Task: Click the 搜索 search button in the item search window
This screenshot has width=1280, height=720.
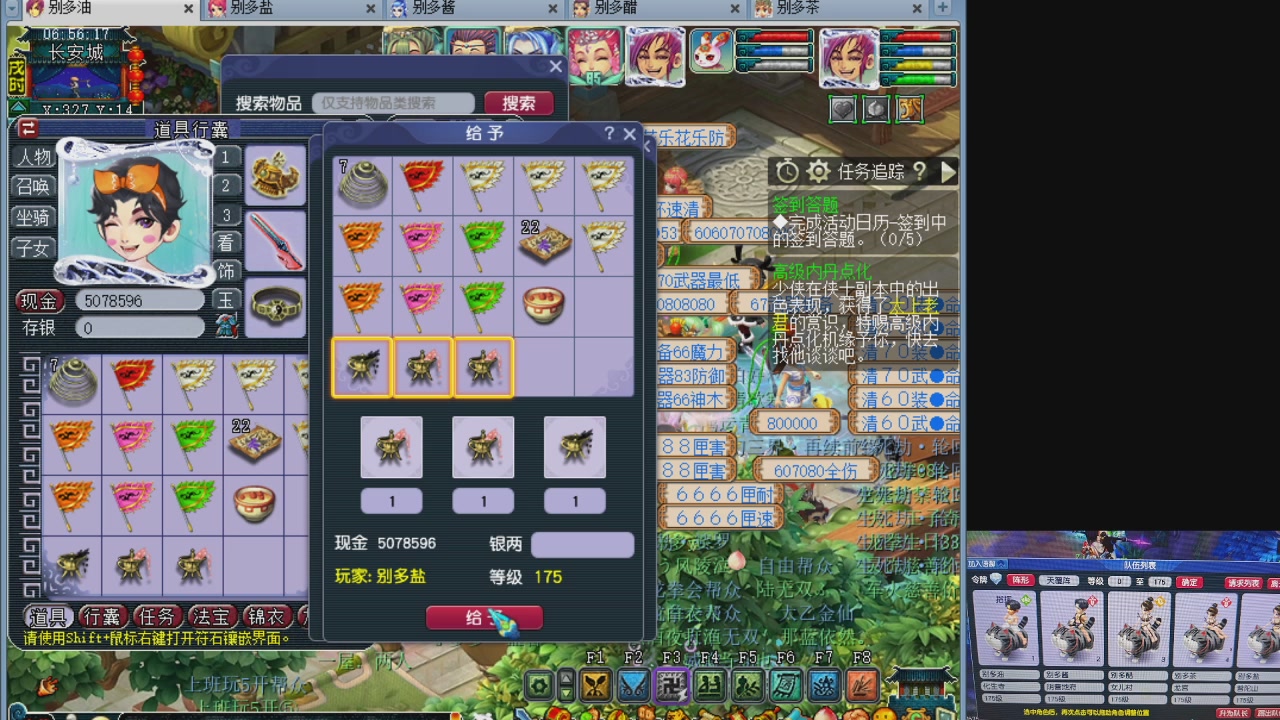Action: [x=517, y=103]
